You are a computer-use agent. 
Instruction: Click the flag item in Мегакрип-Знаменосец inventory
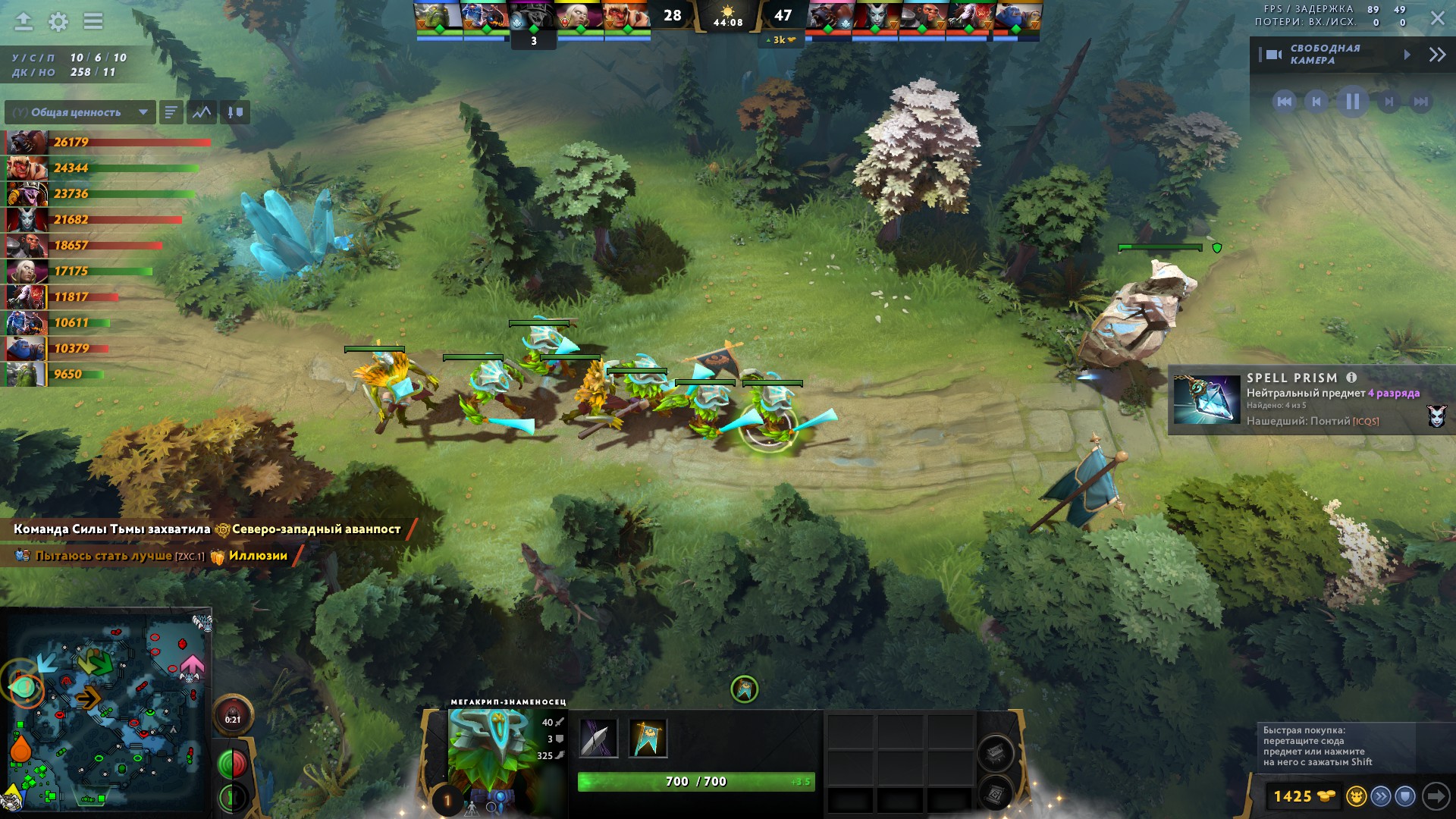click(x=648, y=739)
